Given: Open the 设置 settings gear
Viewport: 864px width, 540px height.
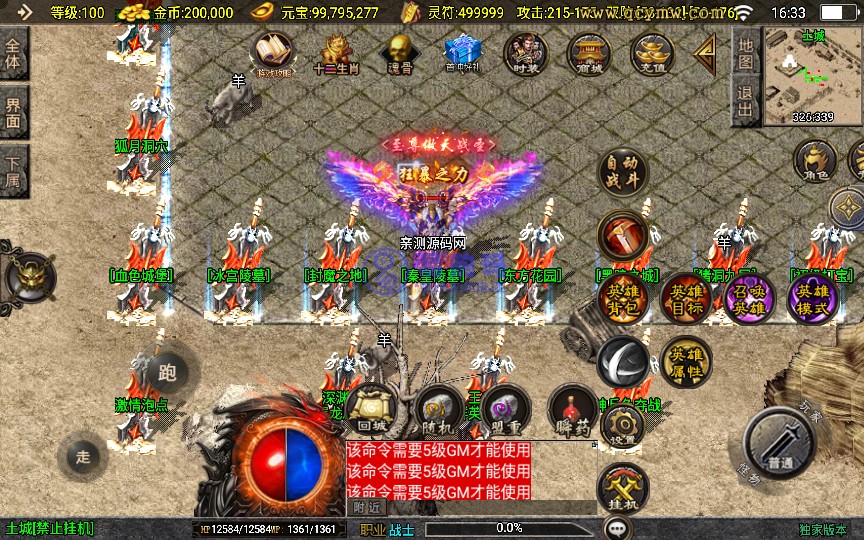Looking at the screenshot, I should click(x=621, y=427).
